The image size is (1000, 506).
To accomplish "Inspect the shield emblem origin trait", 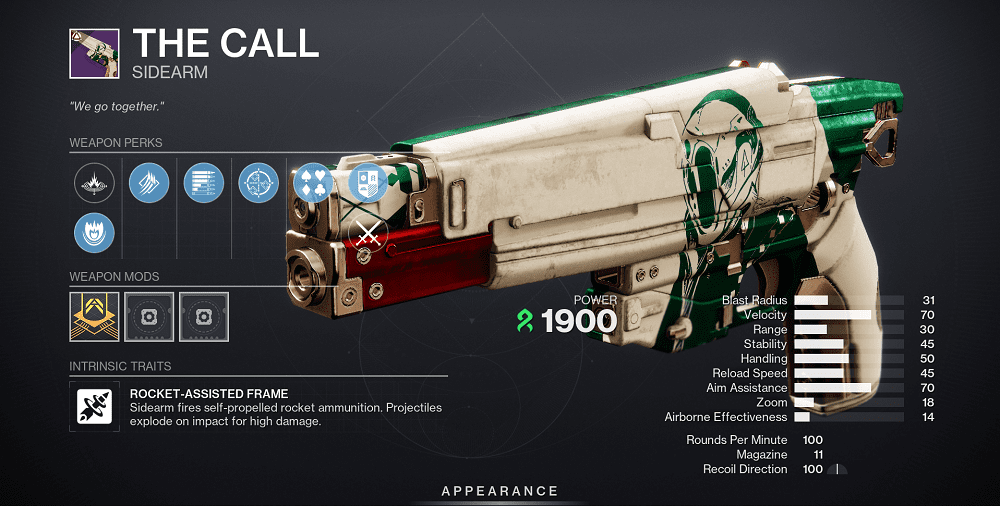I will (366, 183).
